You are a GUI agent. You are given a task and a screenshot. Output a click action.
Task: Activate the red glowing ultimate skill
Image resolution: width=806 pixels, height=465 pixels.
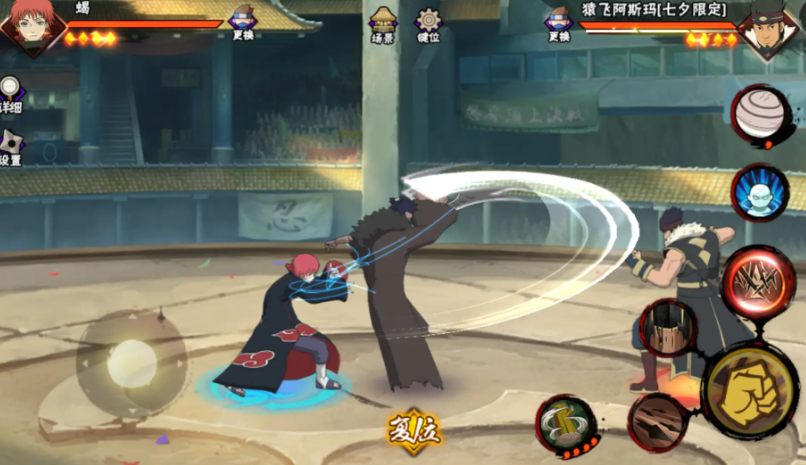pyautogui.click(x=758, y=282)
